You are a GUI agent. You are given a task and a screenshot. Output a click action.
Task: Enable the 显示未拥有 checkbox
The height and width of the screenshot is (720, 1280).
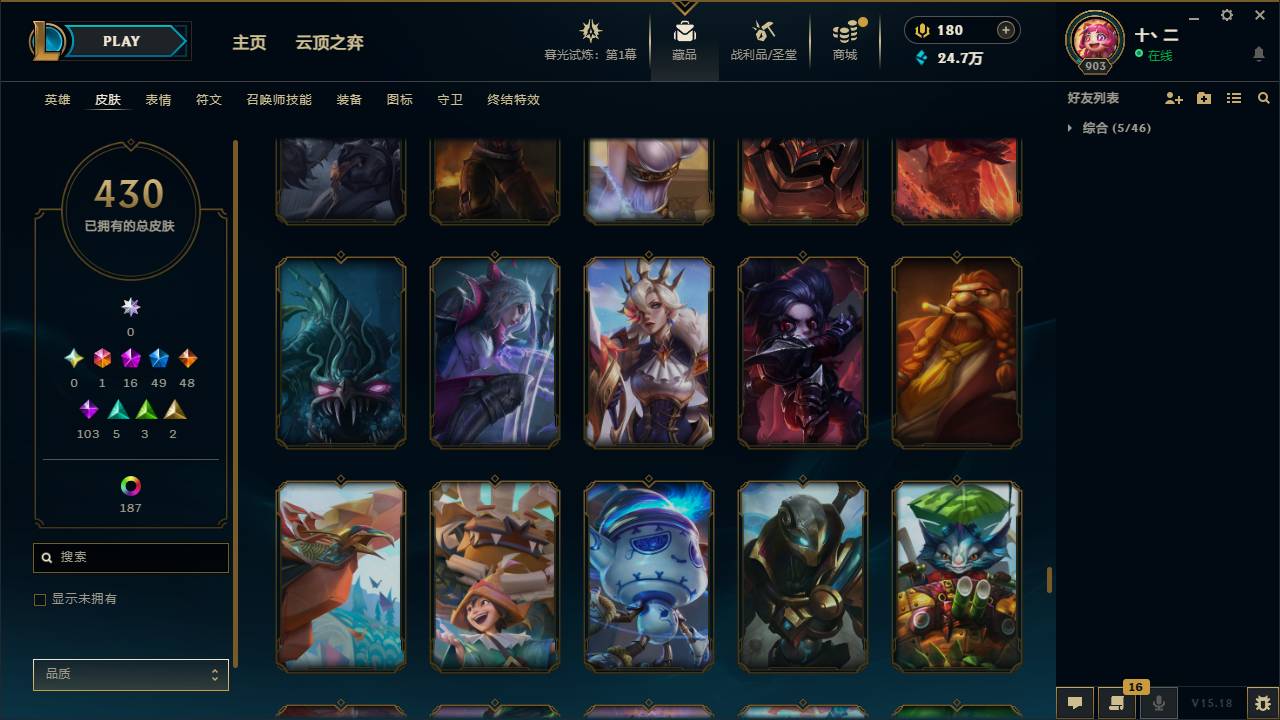coord(40,599)
